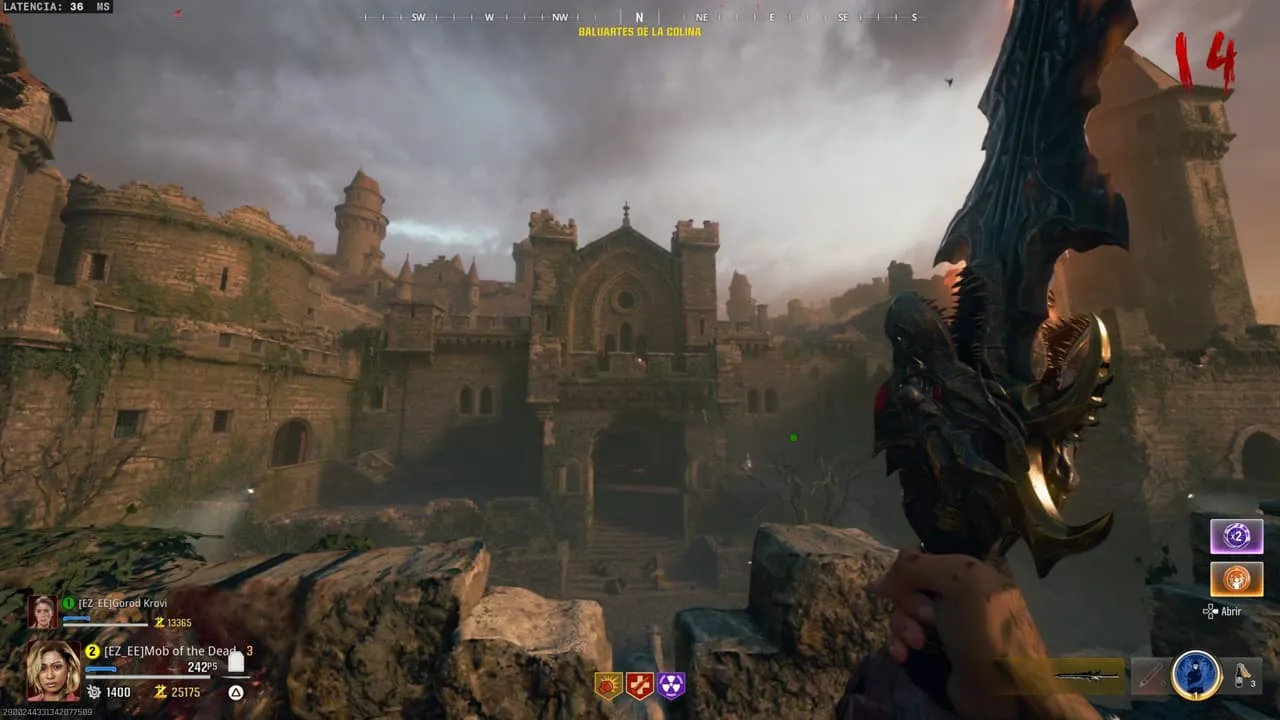Click the yellow fist perk icon

(608, 685)
